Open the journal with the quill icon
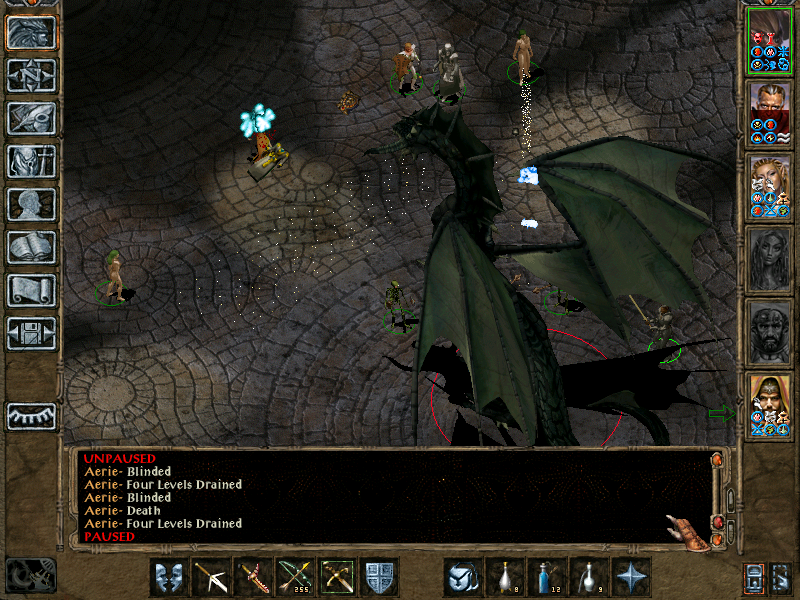 coord(32,118)
